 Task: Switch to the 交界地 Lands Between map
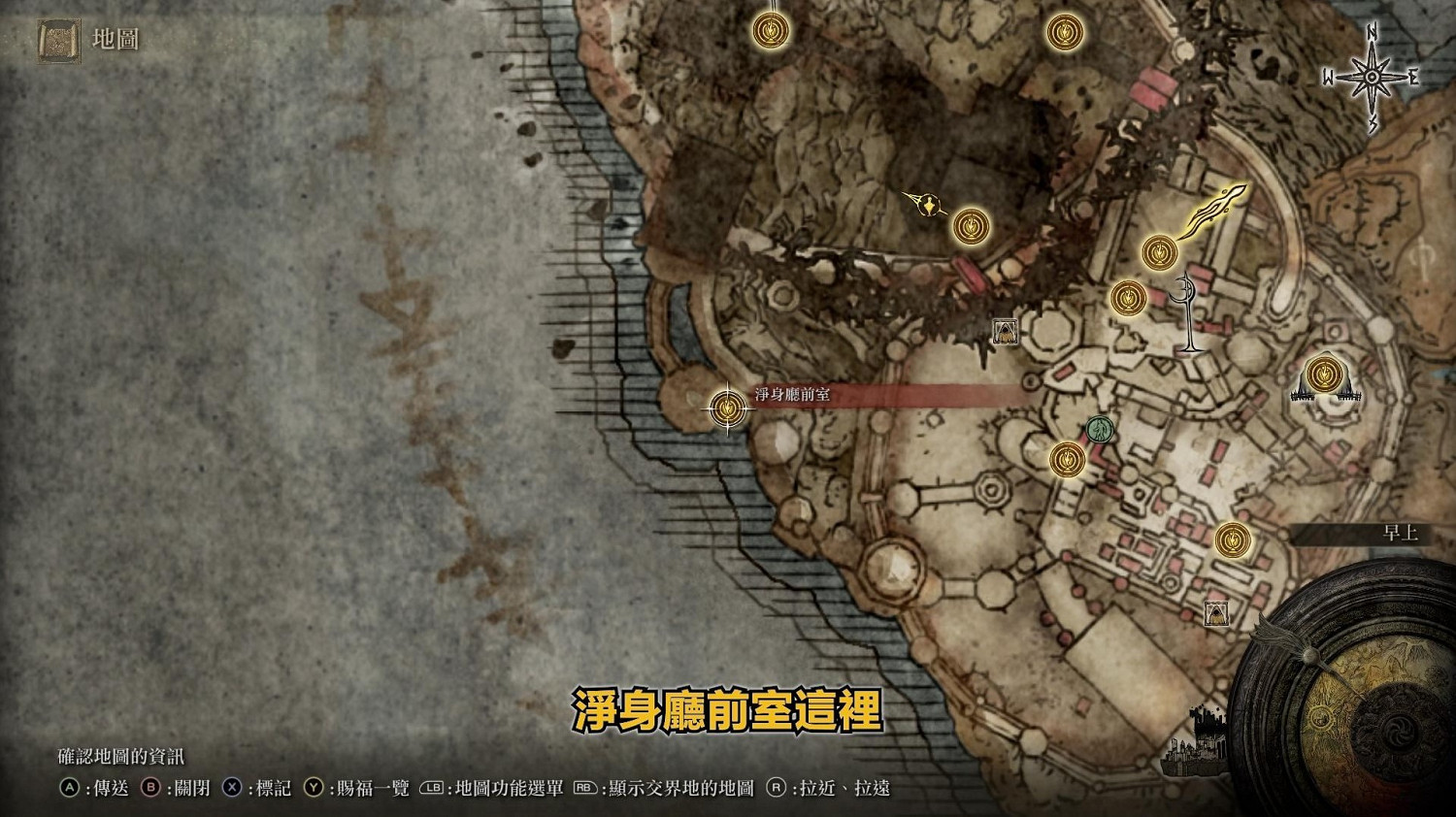[x=668, y=789]
